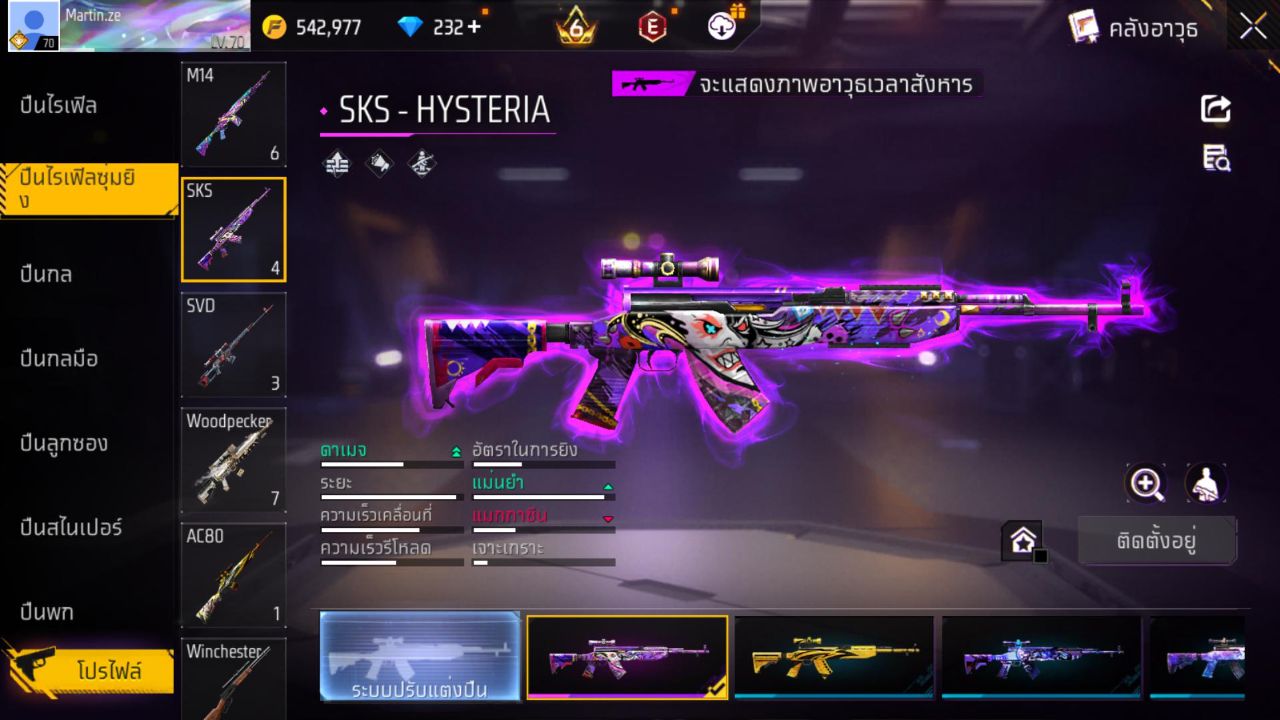The height and width of the screenshot is (720, 1280).
Task: Open the weapon details inspect icon
Action: 1216,158
